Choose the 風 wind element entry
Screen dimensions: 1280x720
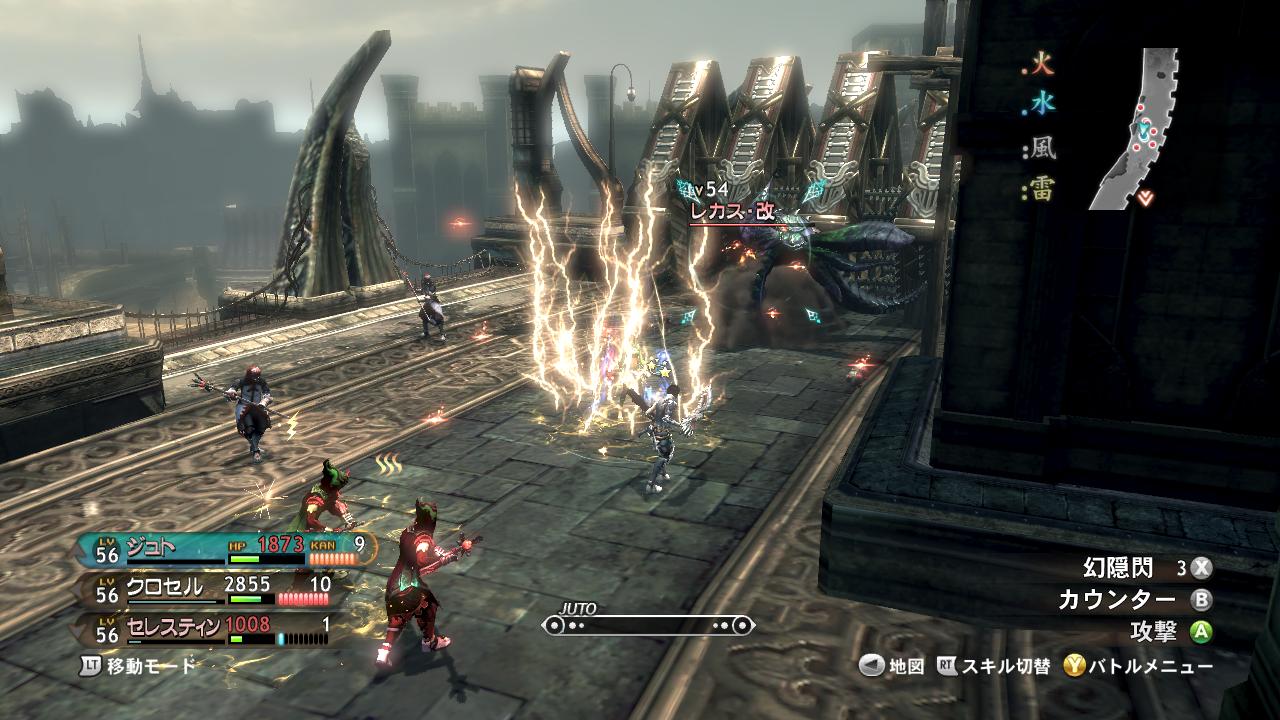pos(1044,151)
